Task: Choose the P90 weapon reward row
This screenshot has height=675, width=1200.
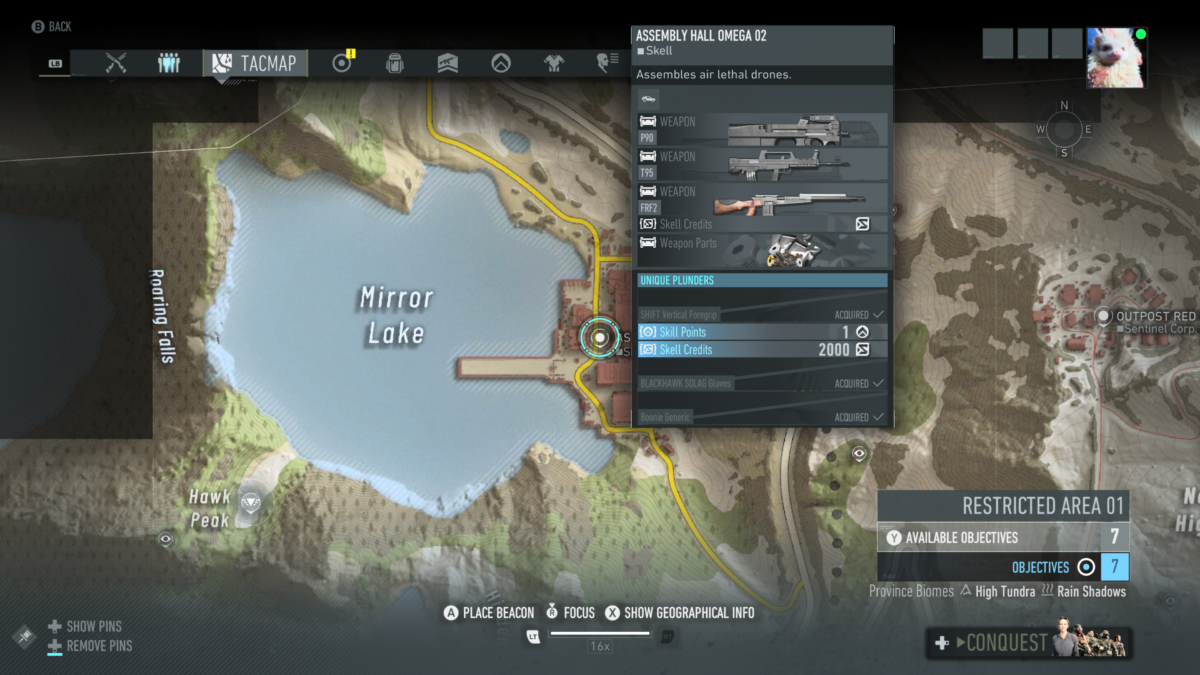Action: [x=762, y=130]
